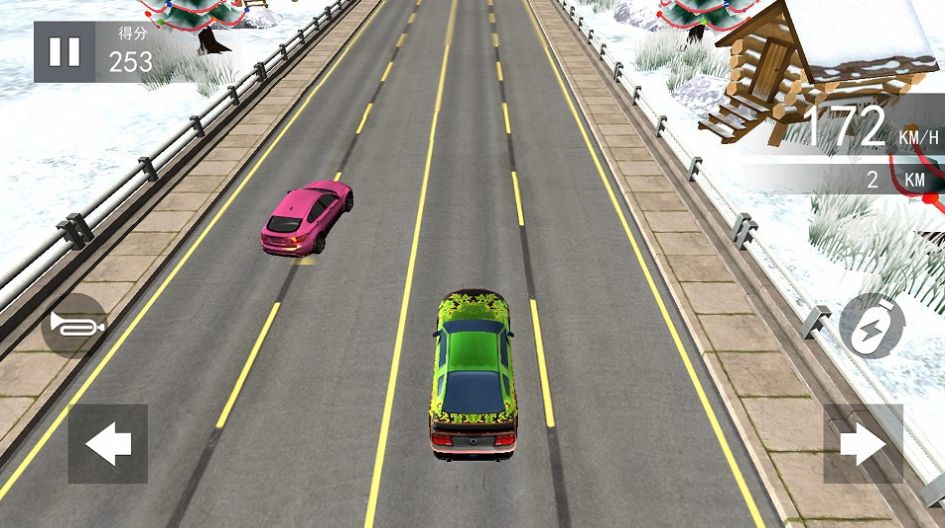Steer left with the left arrow button

pos(108,444)
